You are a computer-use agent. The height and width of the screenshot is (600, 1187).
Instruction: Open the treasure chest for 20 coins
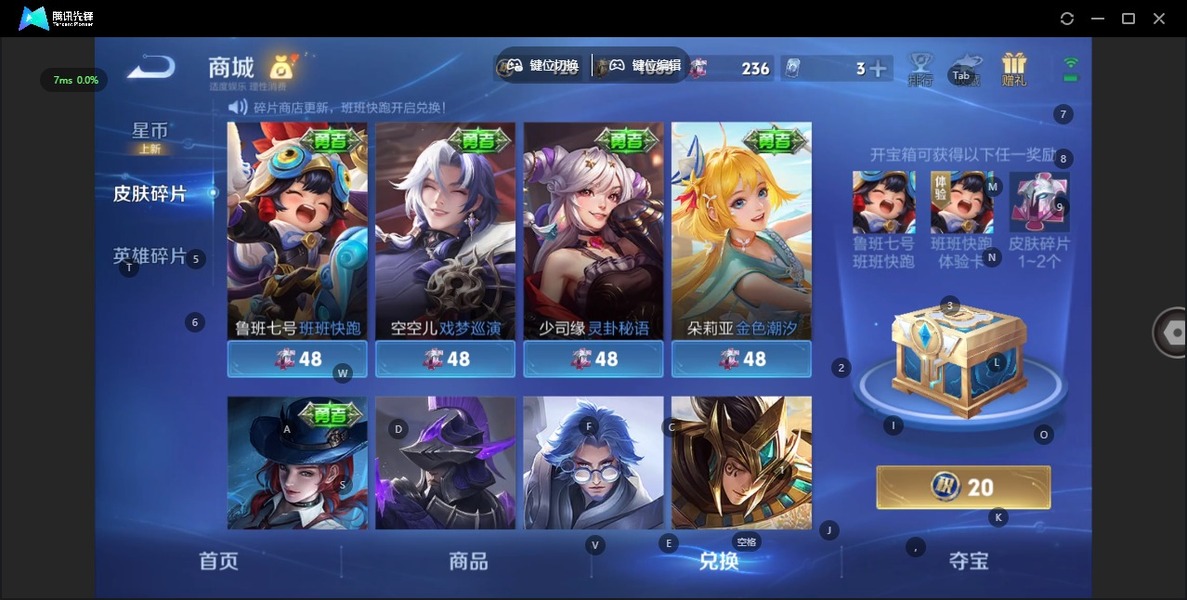point(963,487)
